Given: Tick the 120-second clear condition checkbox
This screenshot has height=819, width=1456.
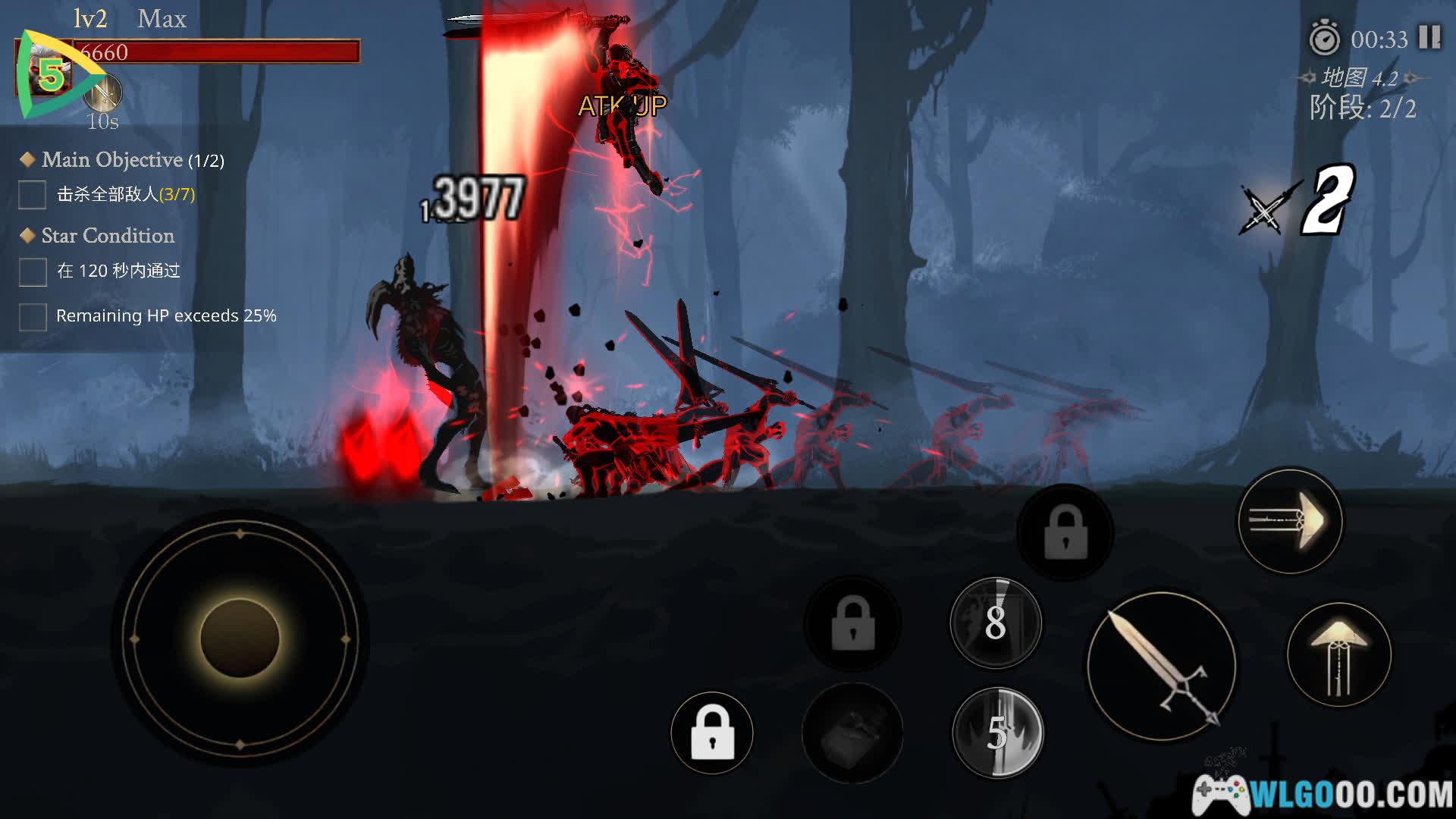Looking at the screenshot, I should tap(33, 271).
